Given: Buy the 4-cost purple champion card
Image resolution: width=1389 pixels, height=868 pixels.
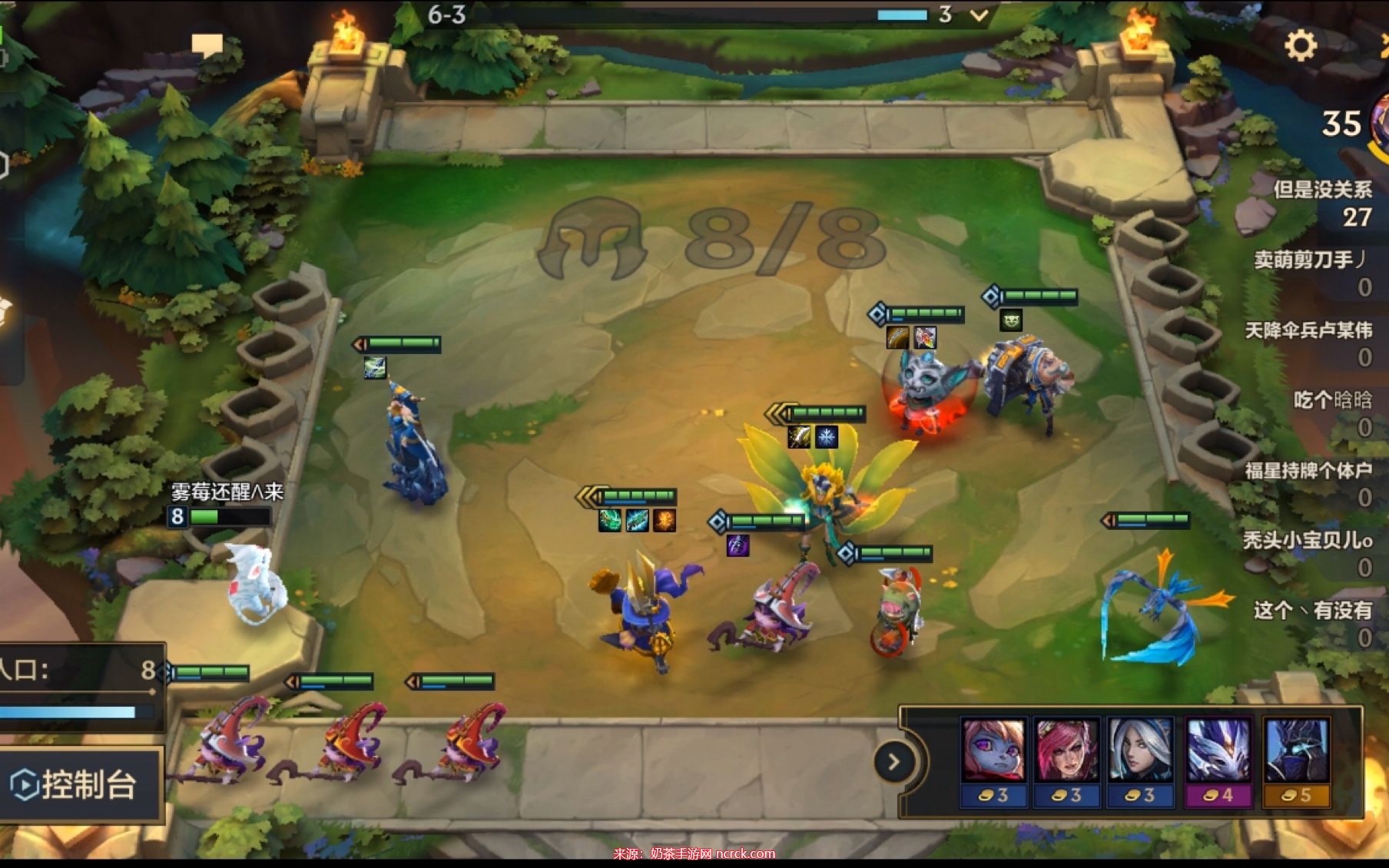Looking at the screenshot, I should [1218, 760].
